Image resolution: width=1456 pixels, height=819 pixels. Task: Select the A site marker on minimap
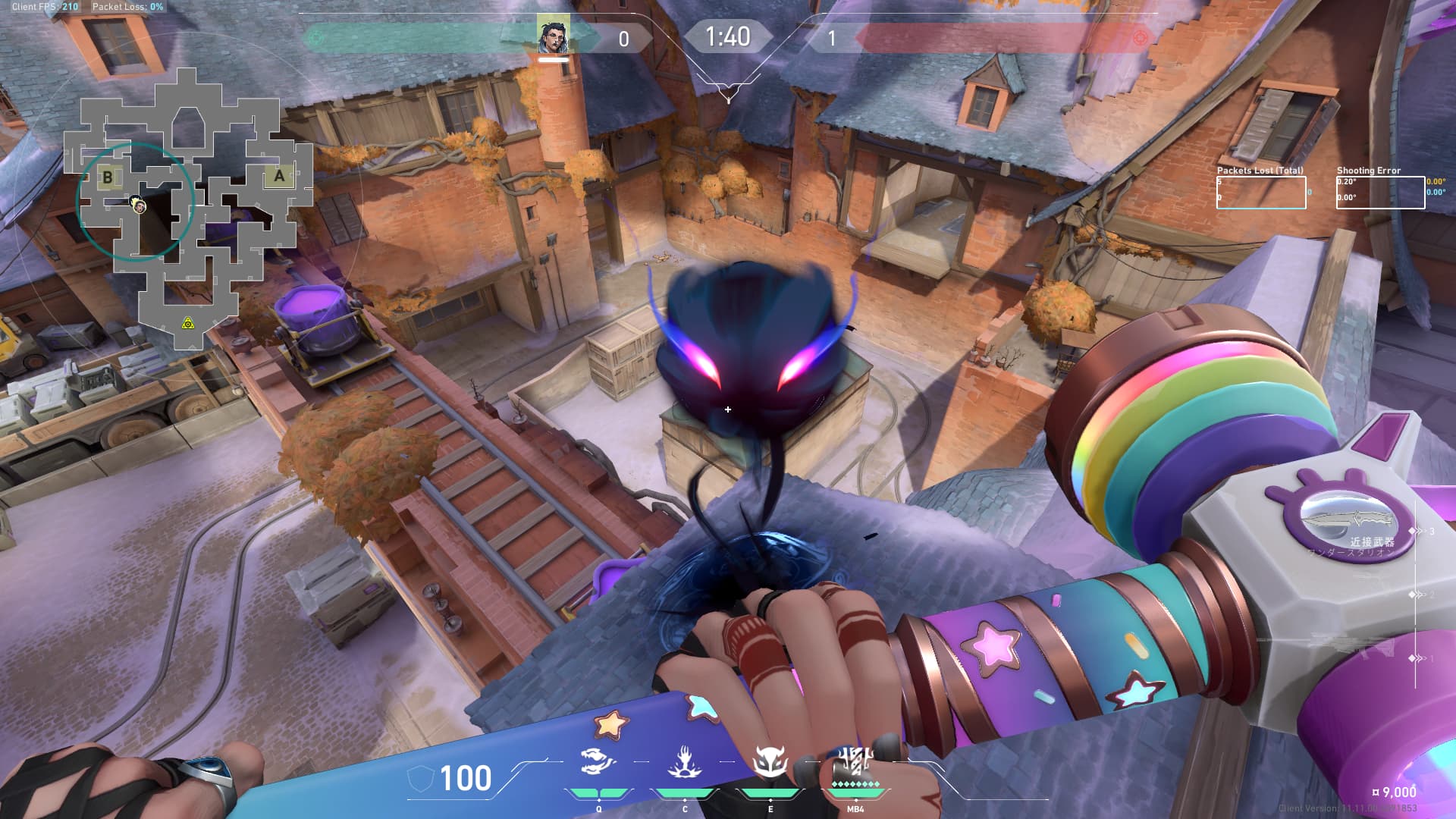[279, 176]
